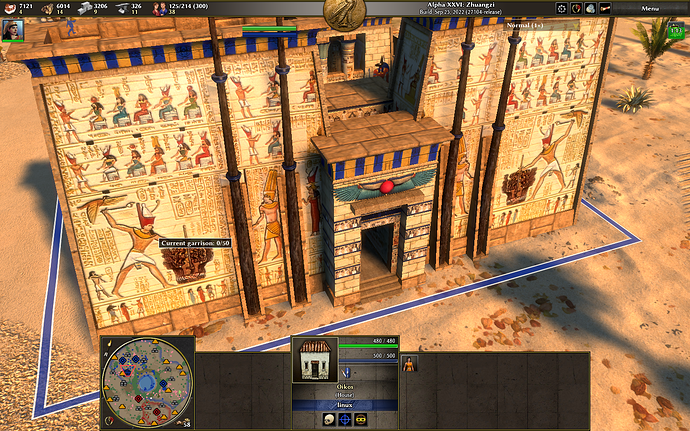Click the yellow unload garrison button
This screenshot has width=690, height=431.
click(x=360, y=419)
